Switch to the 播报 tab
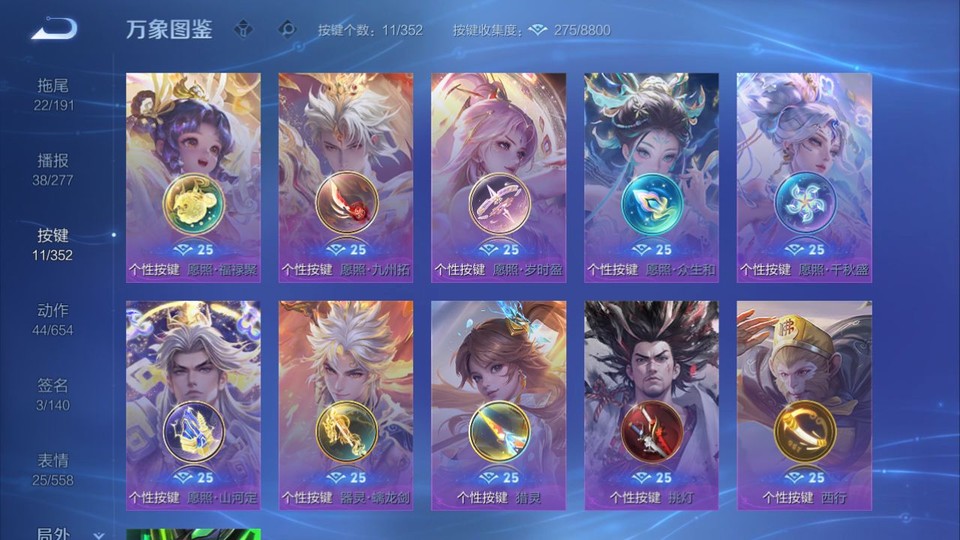Image resolution: width=960 pixels, height=540 pixels. (x=53, y=169)
